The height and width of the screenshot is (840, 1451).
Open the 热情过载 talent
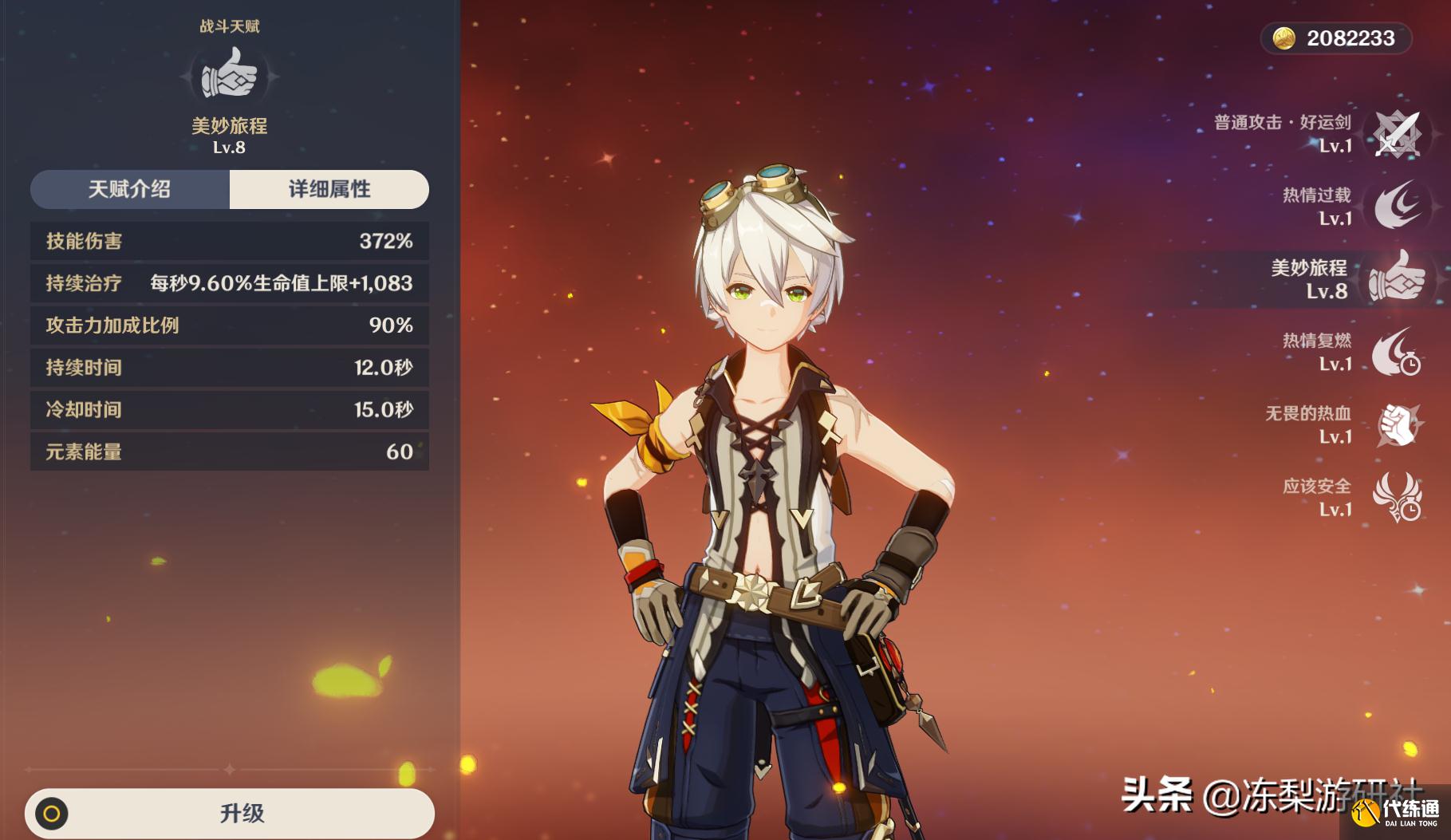tap(1396, 207)
